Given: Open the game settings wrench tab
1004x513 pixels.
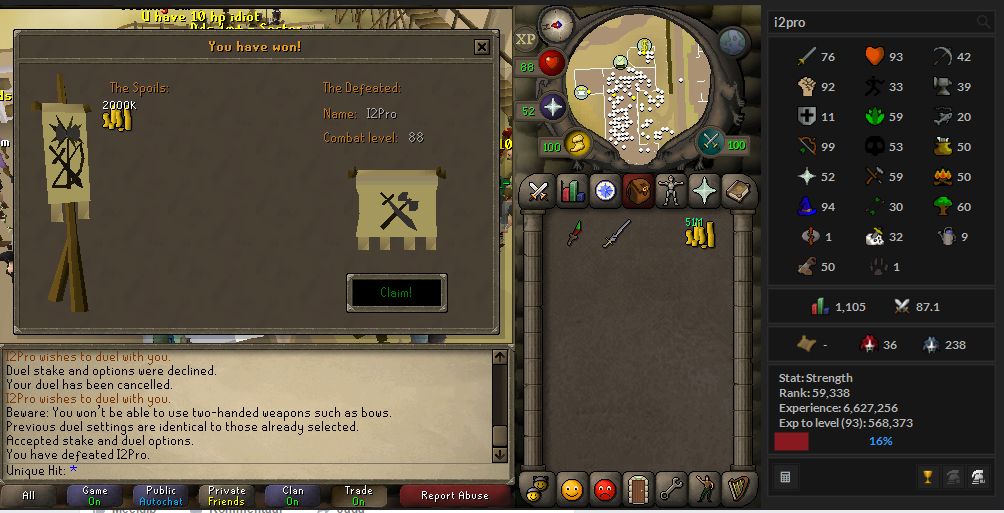Looking at the screenshot, I should point(671,490).
